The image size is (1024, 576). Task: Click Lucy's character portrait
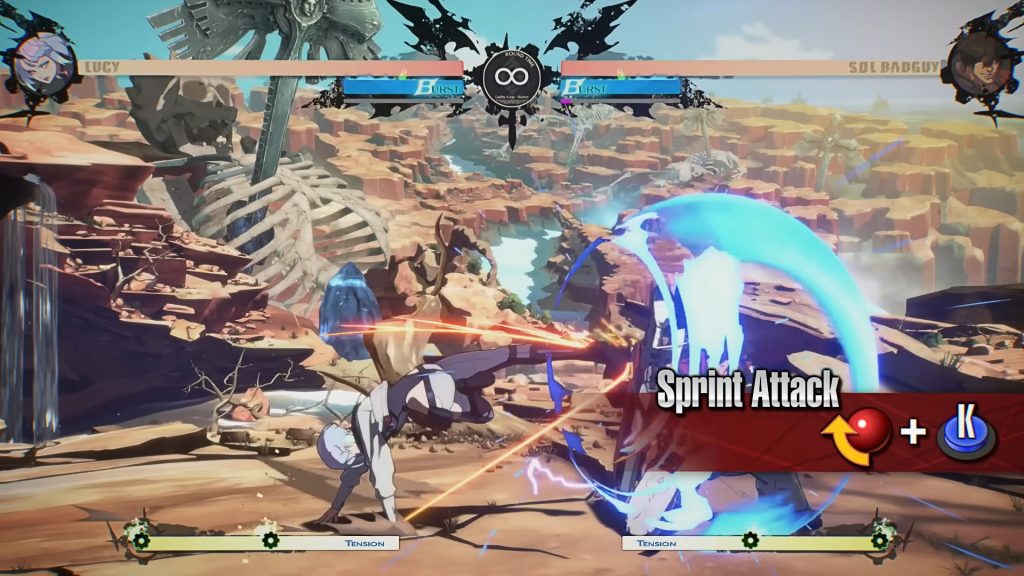pos(43,61)
